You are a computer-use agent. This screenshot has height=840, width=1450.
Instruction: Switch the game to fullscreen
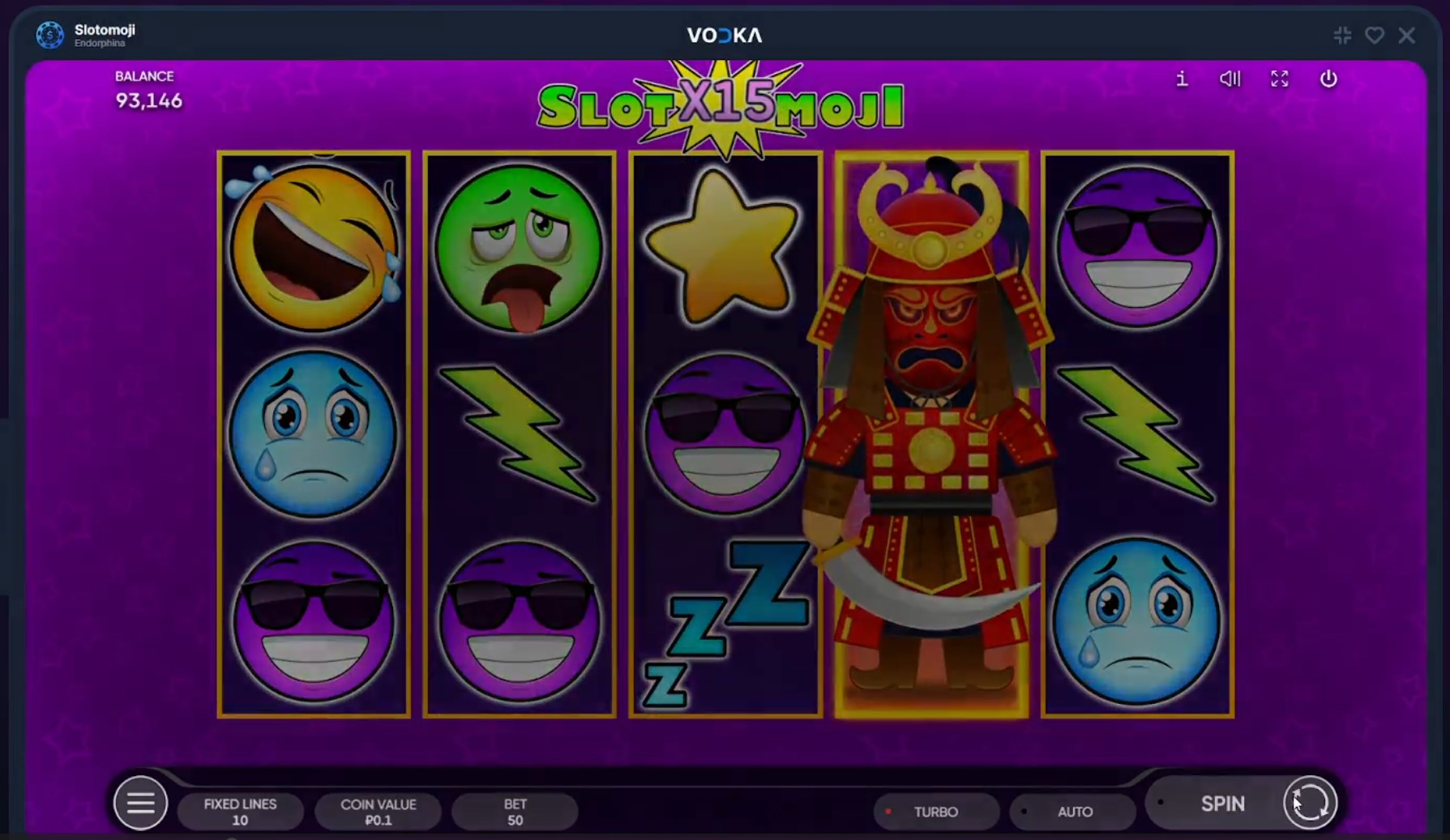tap(1279, 79)
